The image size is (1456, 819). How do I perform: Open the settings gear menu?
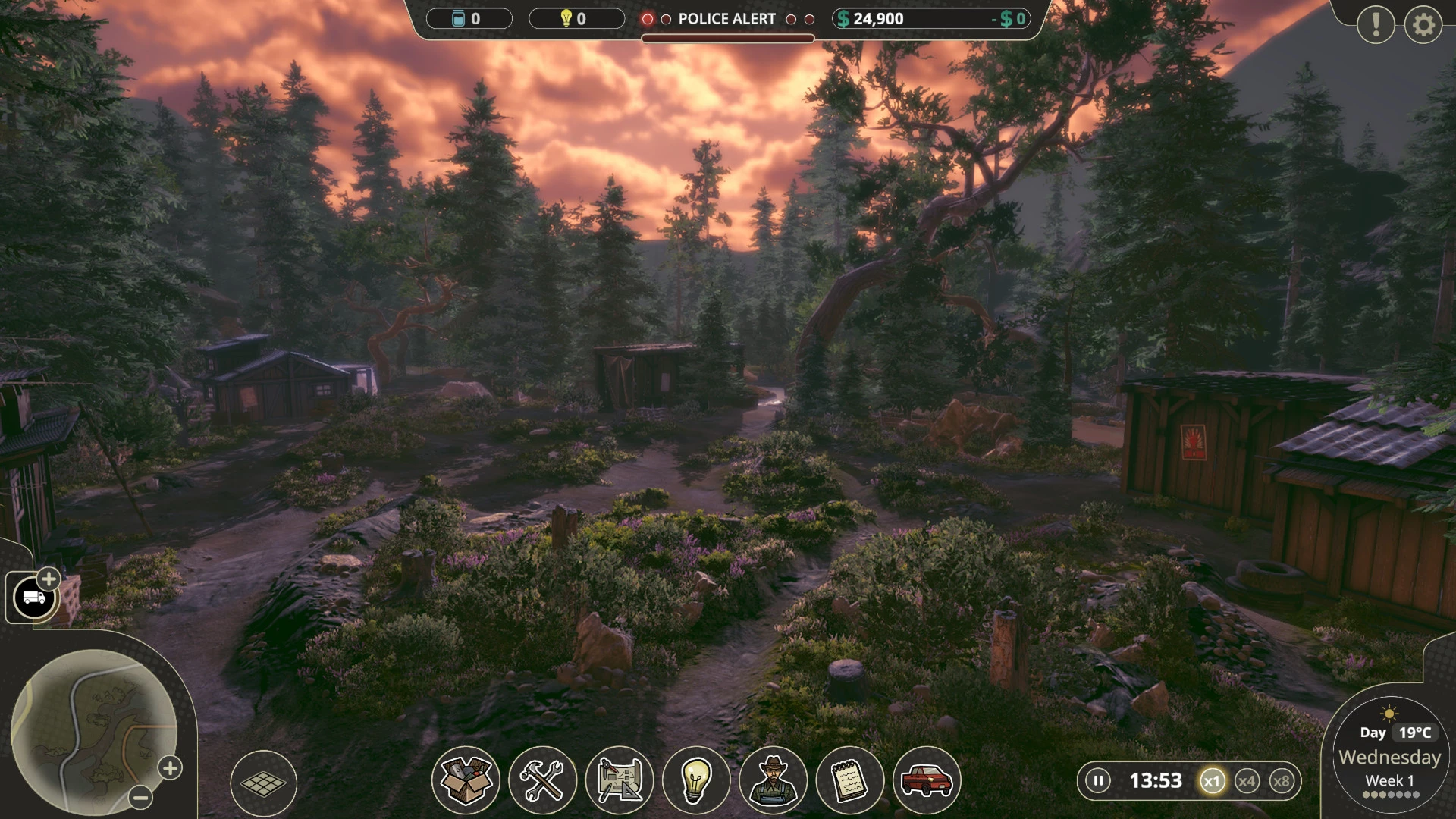coord(1423,26)
